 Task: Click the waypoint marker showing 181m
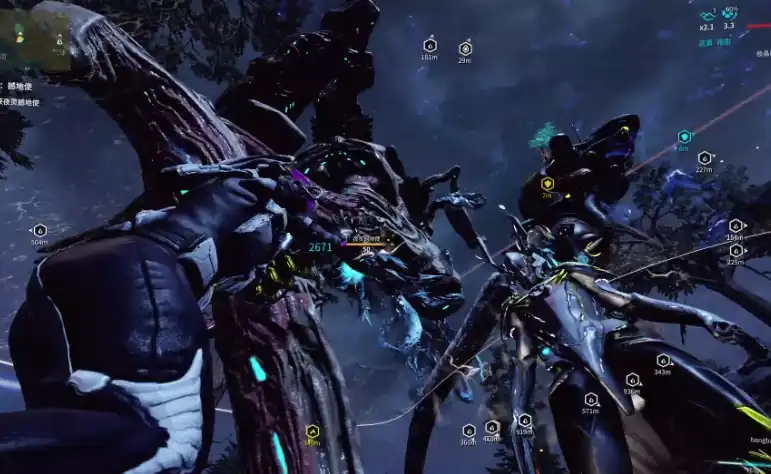tap(429, 45)
